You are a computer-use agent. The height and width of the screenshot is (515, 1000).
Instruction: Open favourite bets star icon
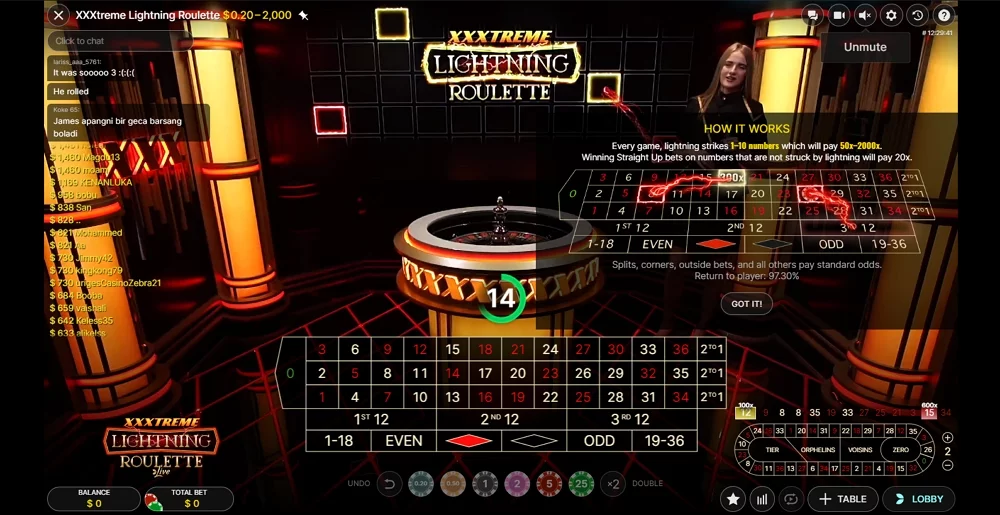[x=734, y=499]
